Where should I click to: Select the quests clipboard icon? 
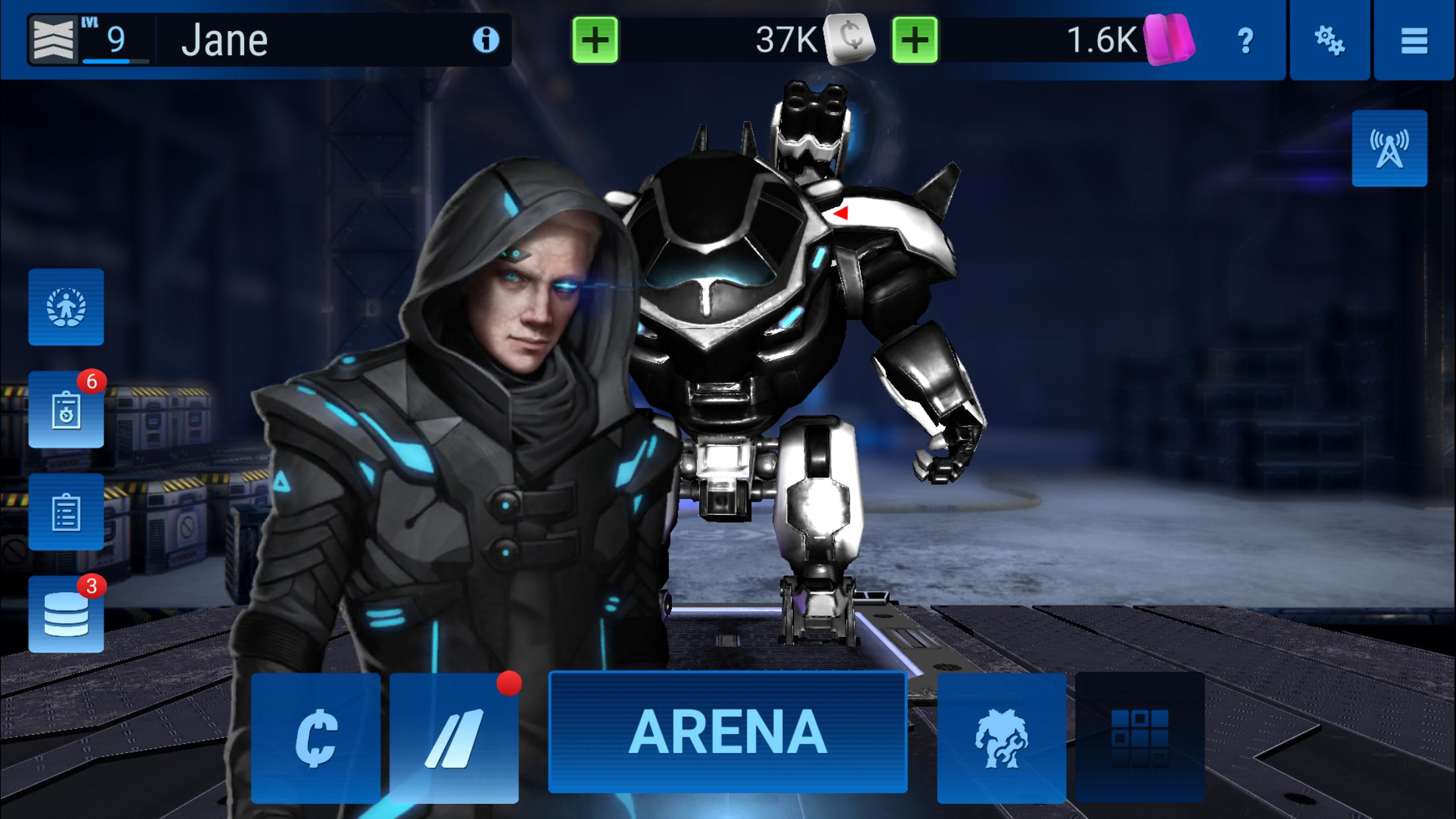click(x=66, y=511)
